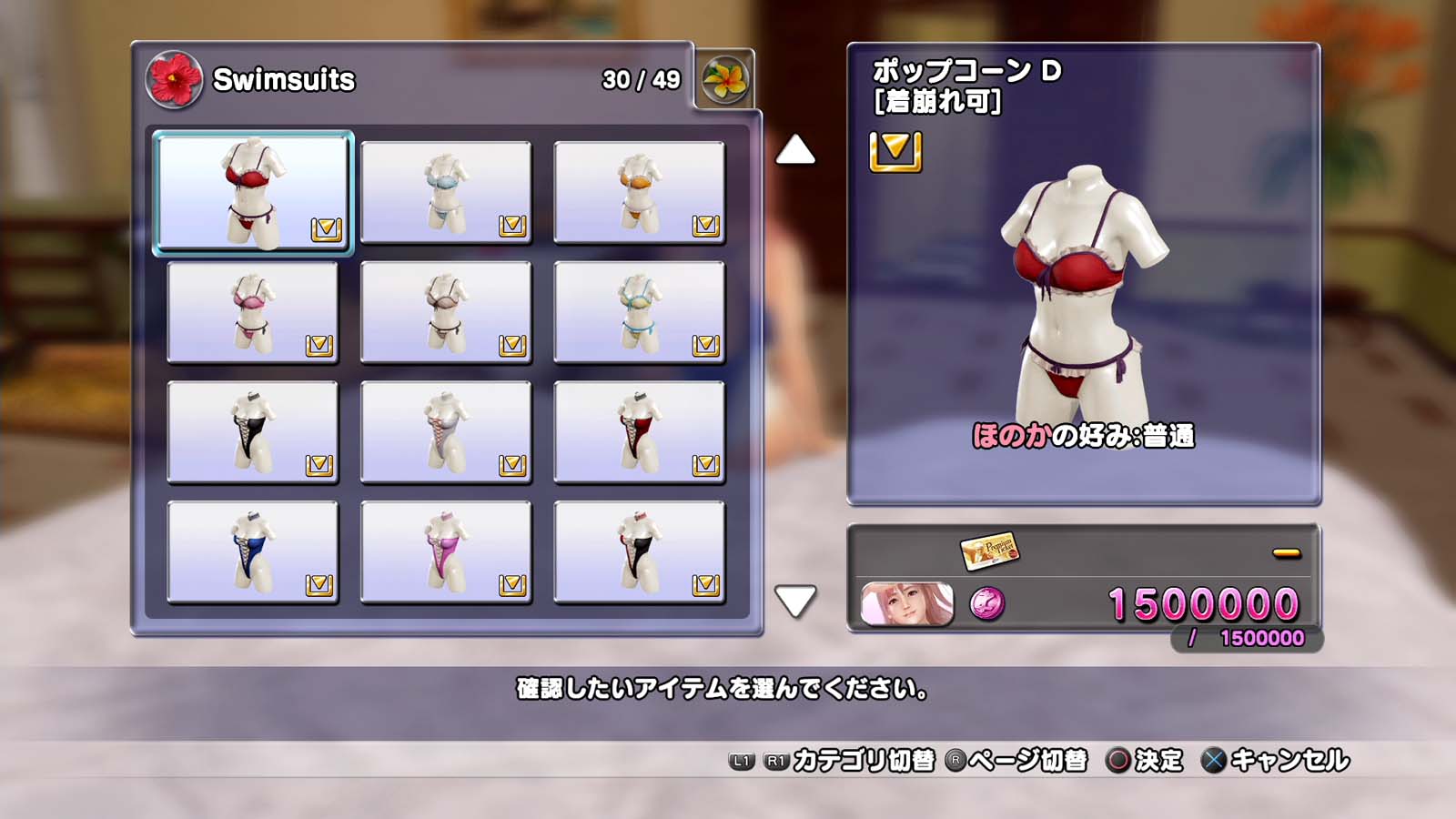Click the gold box icon under the swimsuit name
This screenshot has width=1456, height=819.
[x=895, y=151]
